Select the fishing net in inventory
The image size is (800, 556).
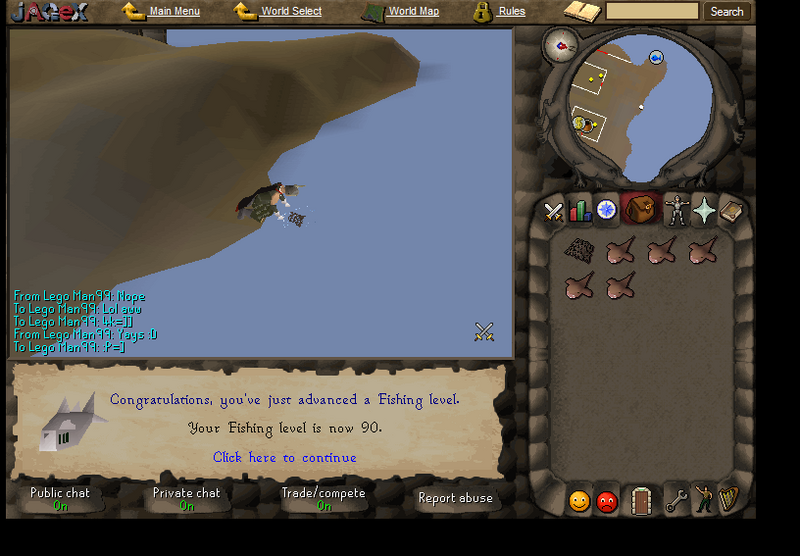coord(578,250)
